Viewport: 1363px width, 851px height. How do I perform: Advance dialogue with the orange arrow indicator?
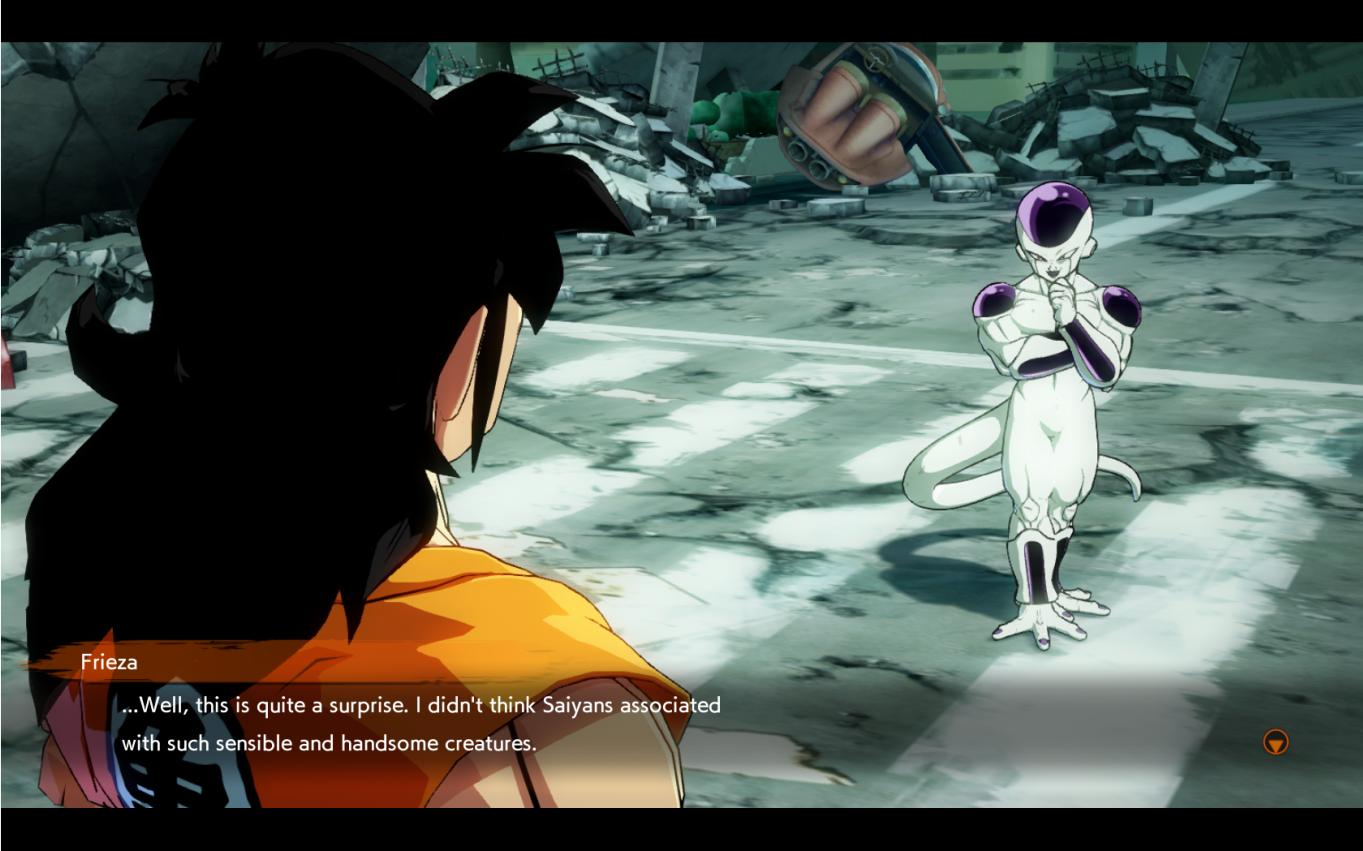point(1275,742)
